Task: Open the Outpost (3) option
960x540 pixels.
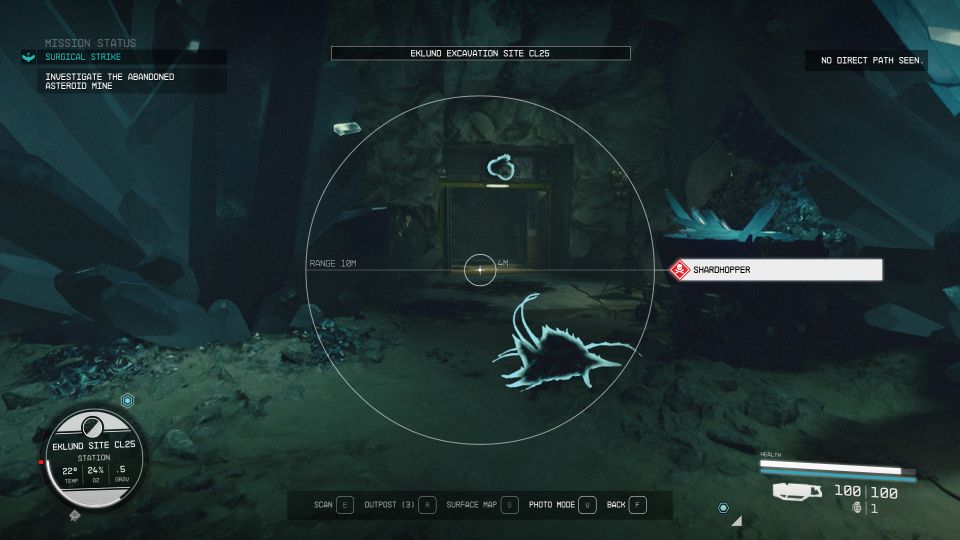Action: (x=399, y=505)
